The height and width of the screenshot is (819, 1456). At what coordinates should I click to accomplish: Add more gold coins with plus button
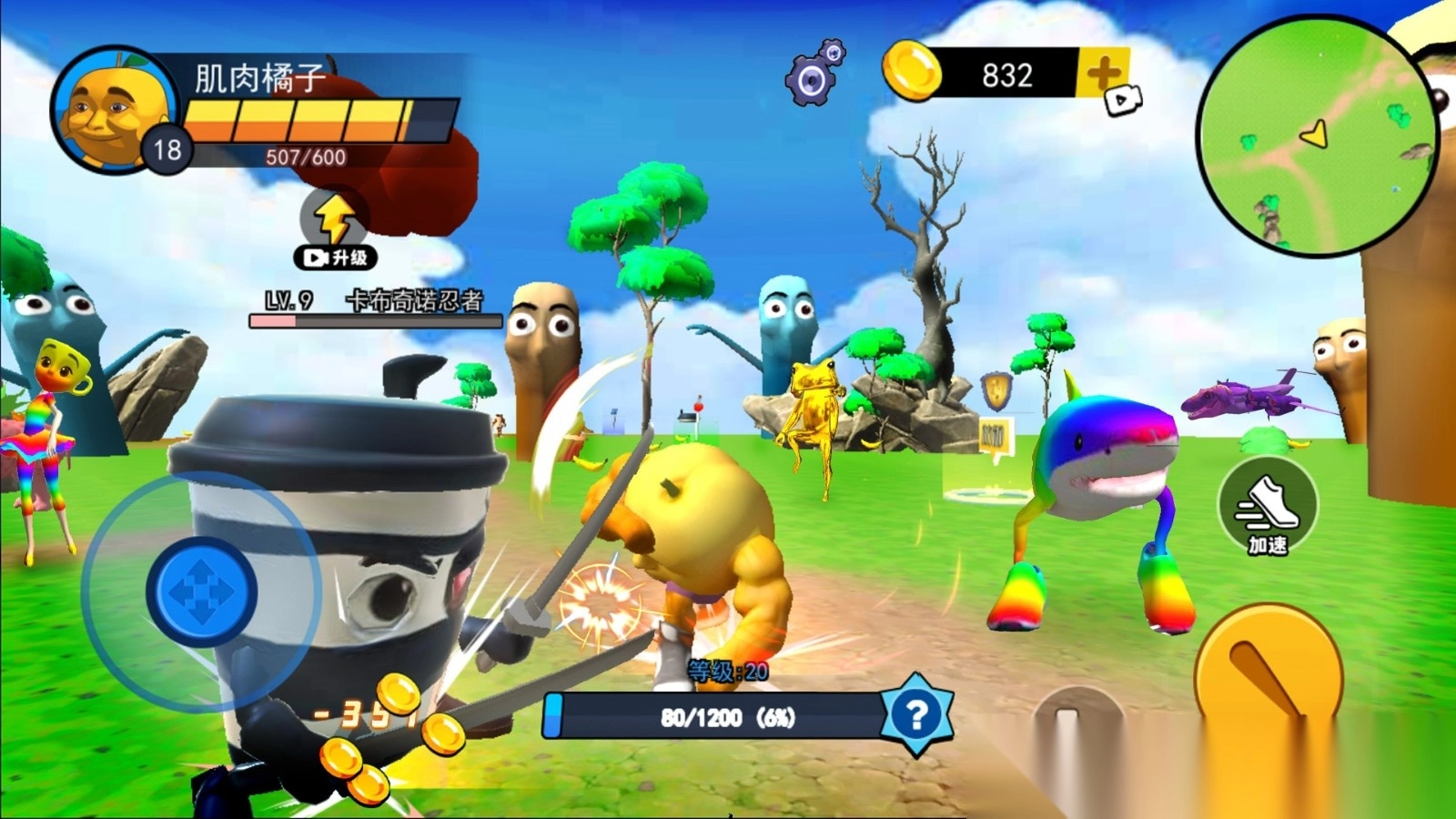[1104, 74]
